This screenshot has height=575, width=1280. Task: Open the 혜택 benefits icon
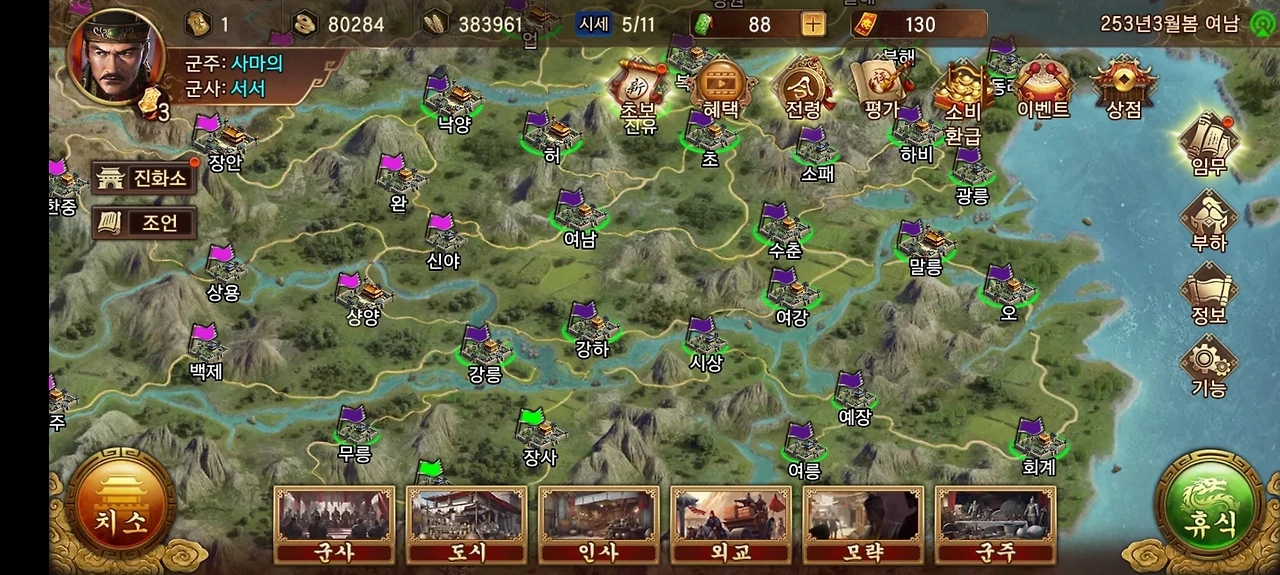click(720, 88)
